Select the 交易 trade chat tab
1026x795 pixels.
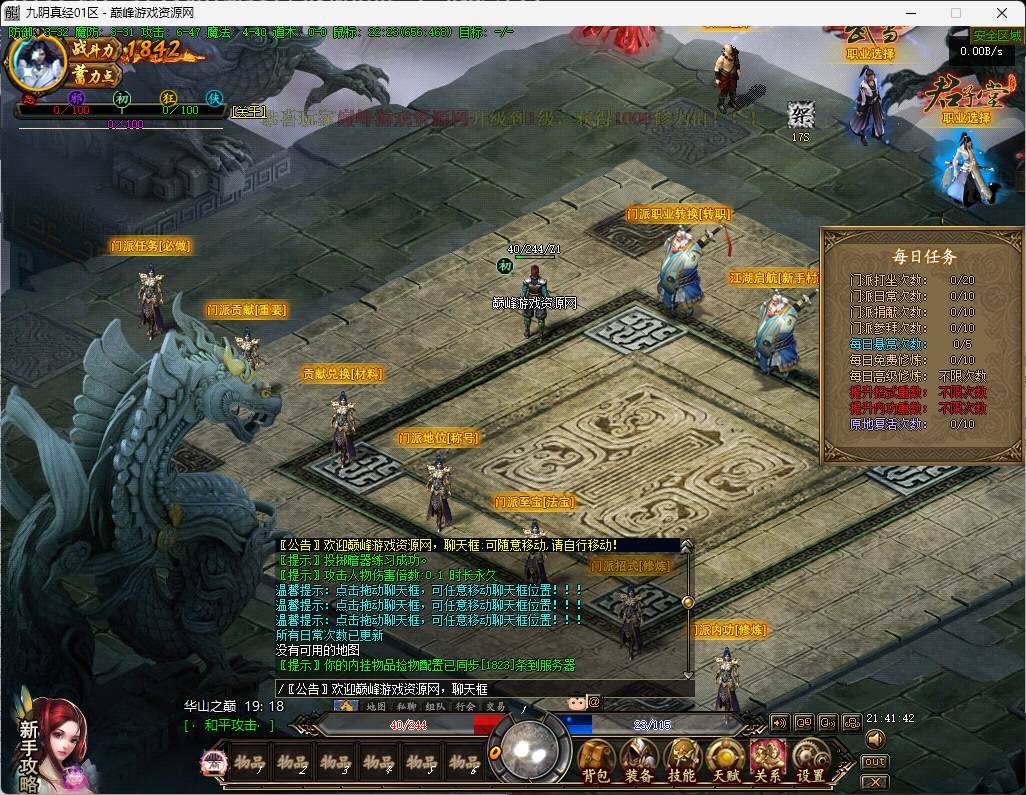(496, 706)
